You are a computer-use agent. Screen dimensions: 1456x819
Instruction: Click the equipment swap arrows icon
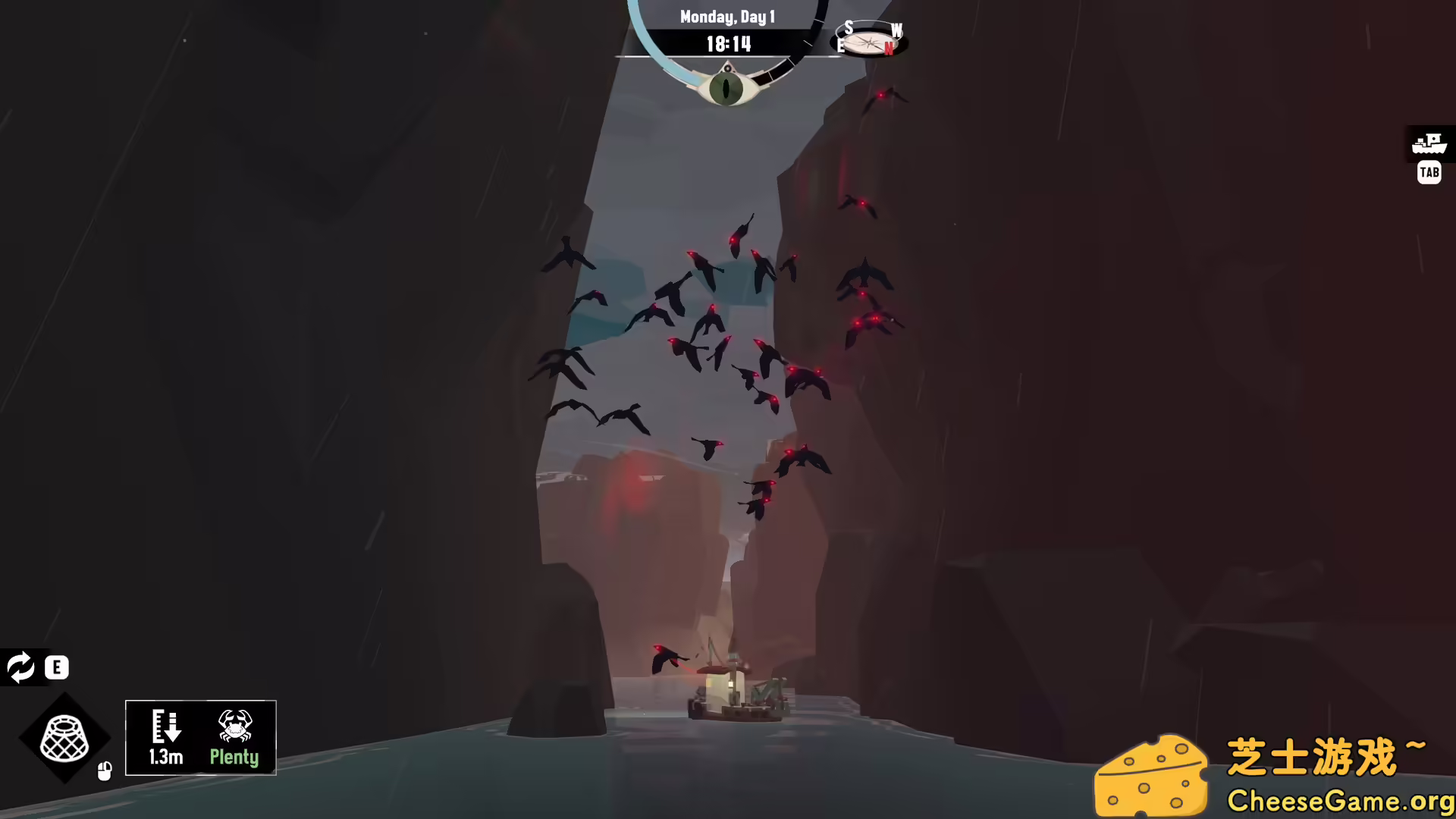pyautogui.click(x=21, y=668)
